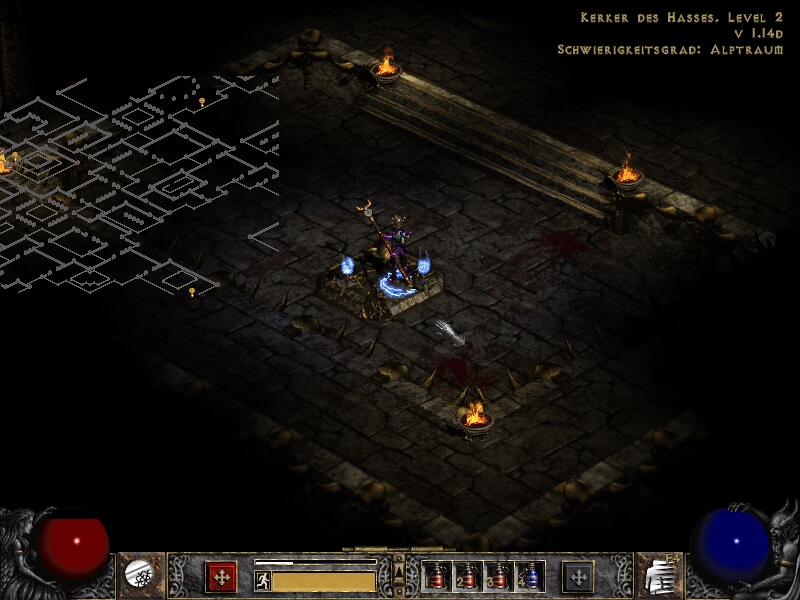
Task: Use the blue mana potion in belt slot 4
Action: pyautogui.click(x=529, y=576)
